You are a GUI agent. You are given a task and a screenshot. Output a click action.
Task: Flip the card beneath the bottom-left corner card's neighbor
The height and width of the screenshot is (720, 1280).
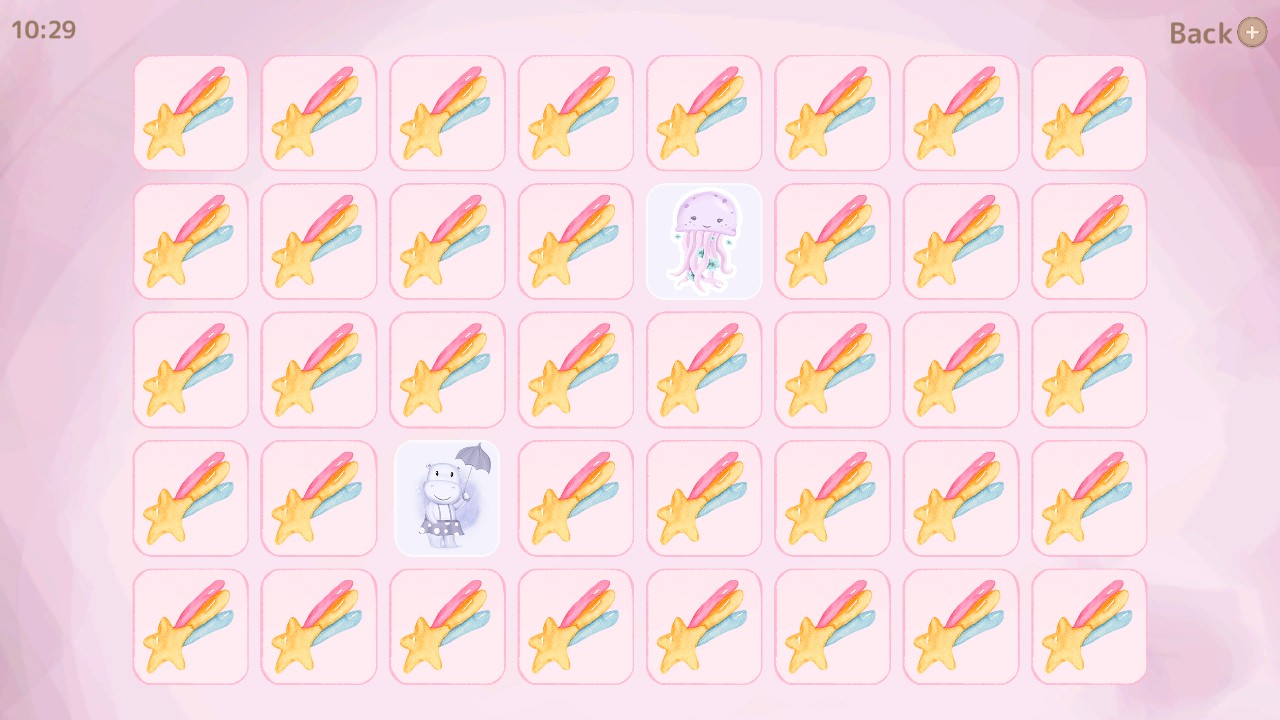pos(318,625)
